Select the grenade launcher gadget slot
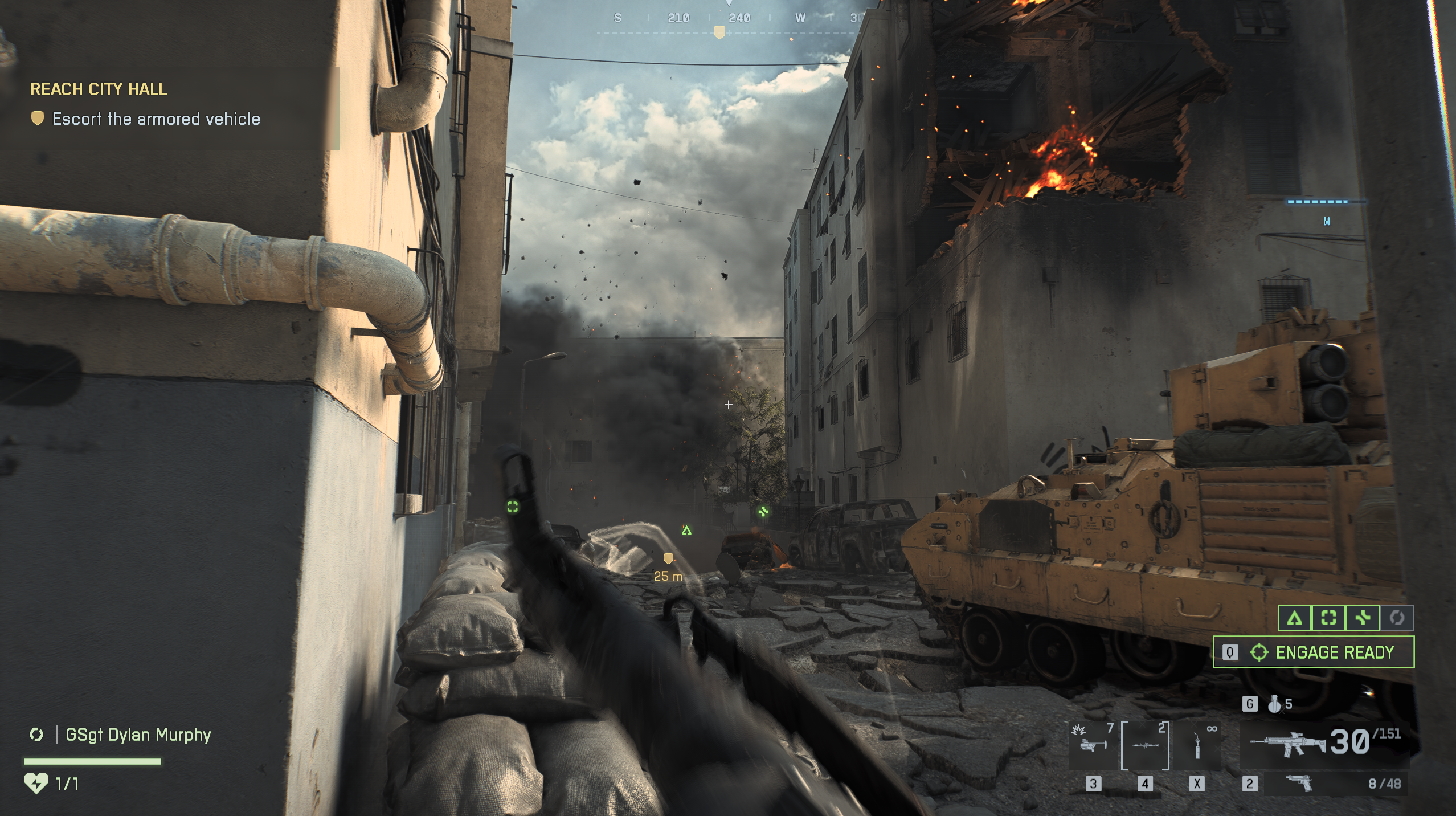 tap(1092, 745)
